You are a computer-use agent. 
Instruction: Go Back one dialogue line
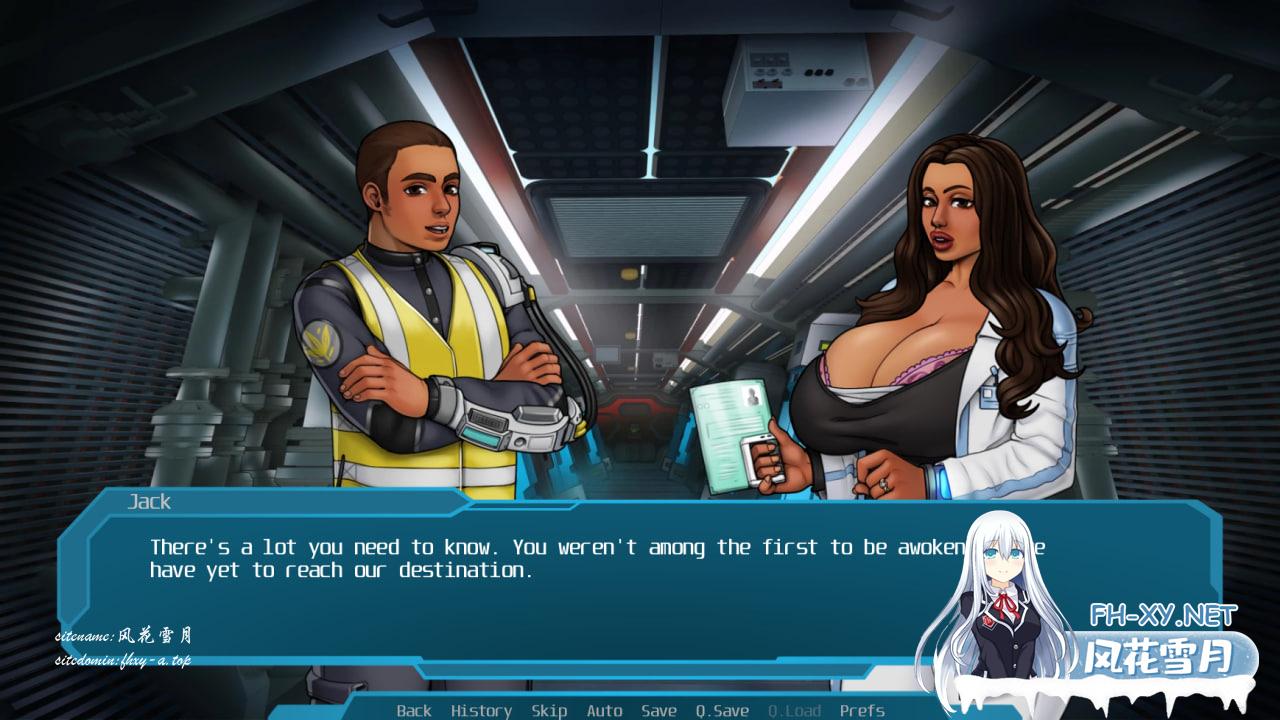pos(414,710)
